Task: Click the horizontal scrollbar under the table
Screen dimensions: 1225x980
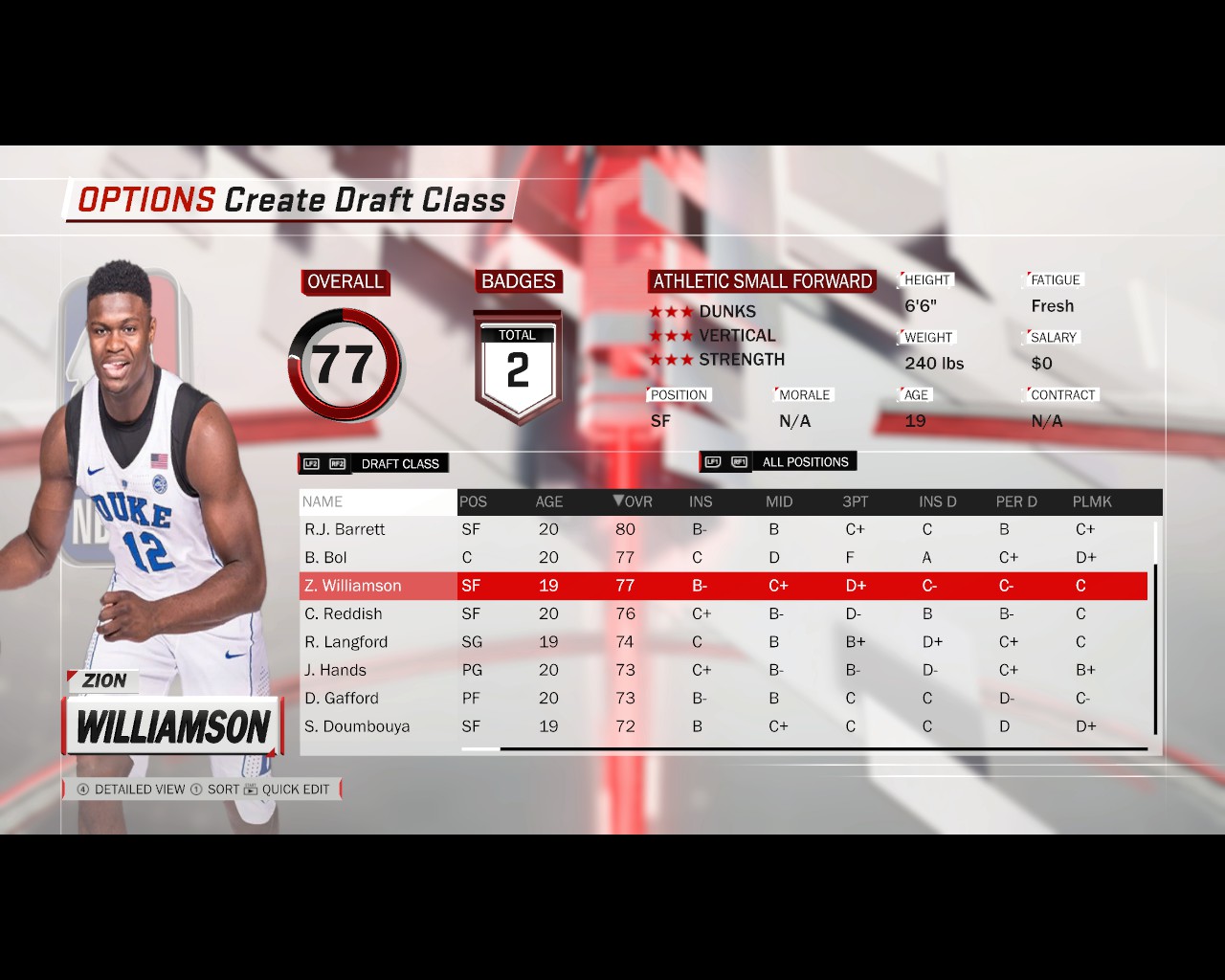Action: tap(823, 748)
